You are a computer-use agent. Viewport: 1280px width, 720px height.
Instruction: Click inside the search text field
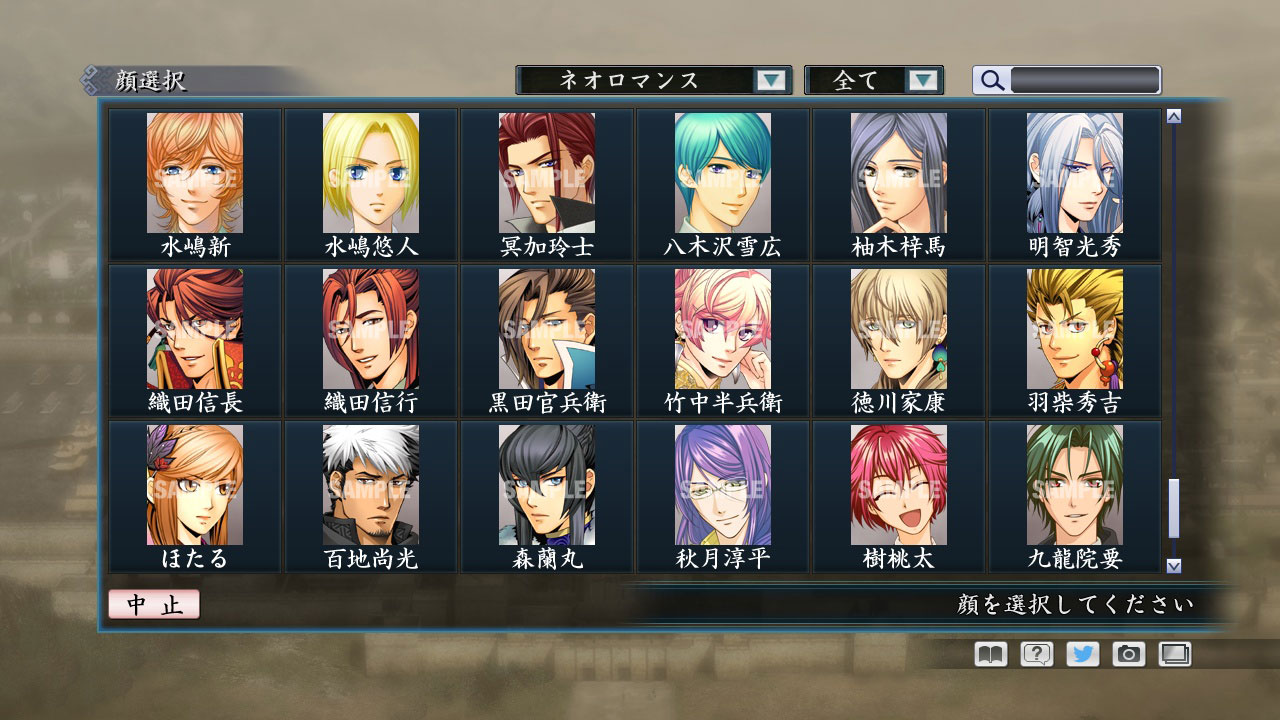(x=1085, y=79)
